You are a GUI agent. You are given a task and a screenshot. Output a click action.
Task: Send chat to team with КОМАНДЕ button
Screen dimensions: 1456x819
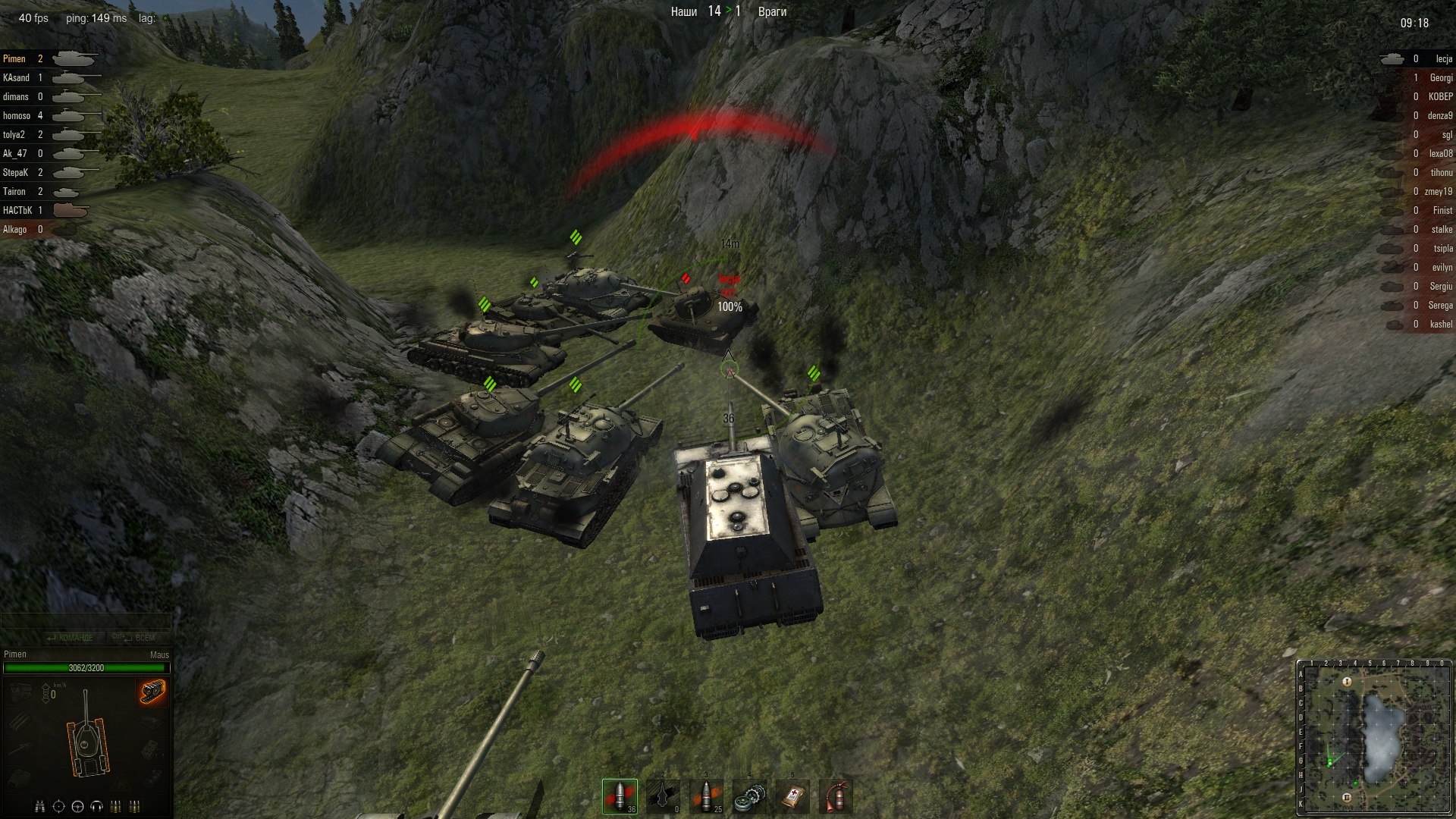(x=70, y=638)
